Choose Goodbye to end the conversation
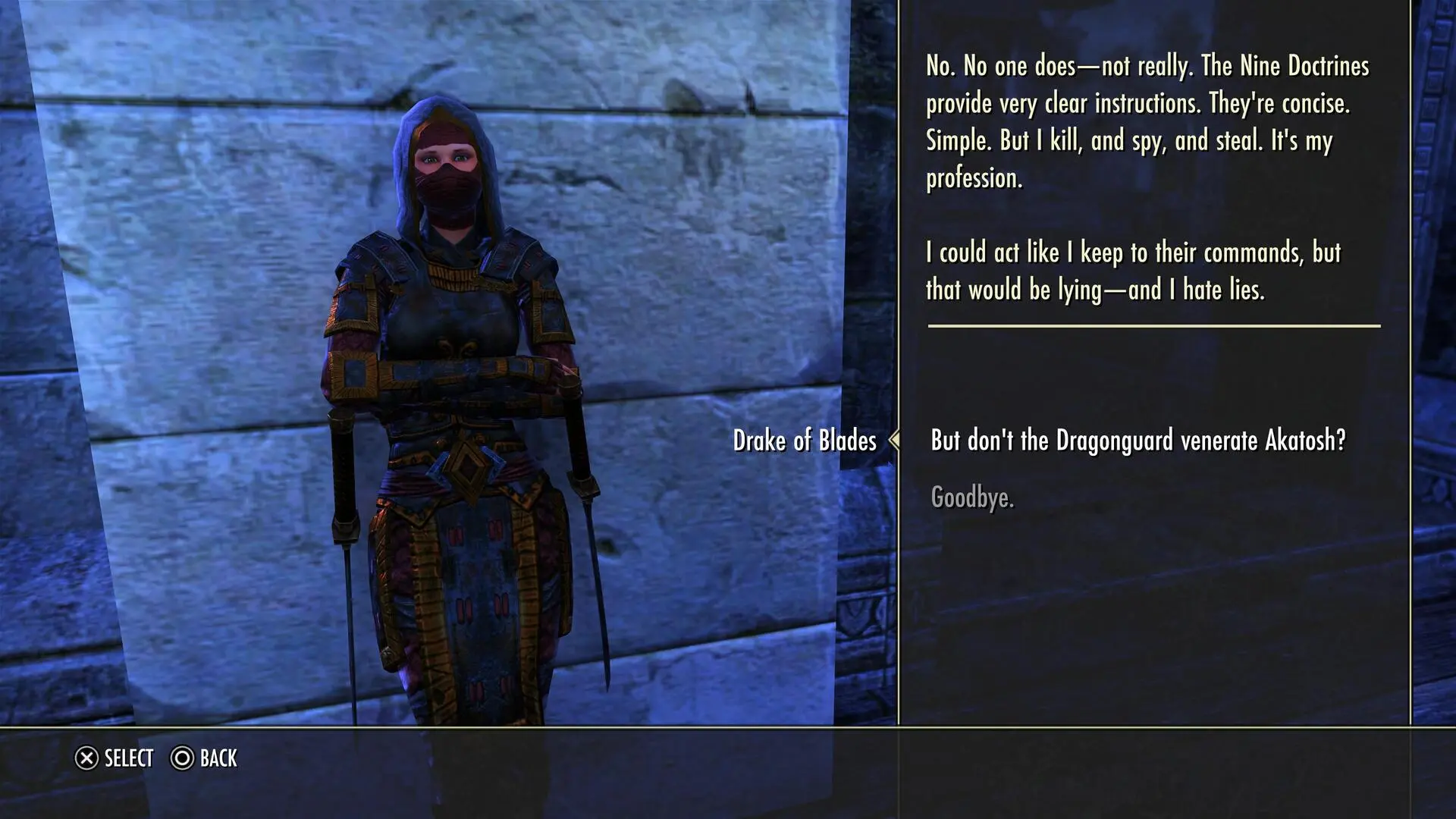The width and height of the screenshot is (1456, 819). tap(971, 497)
